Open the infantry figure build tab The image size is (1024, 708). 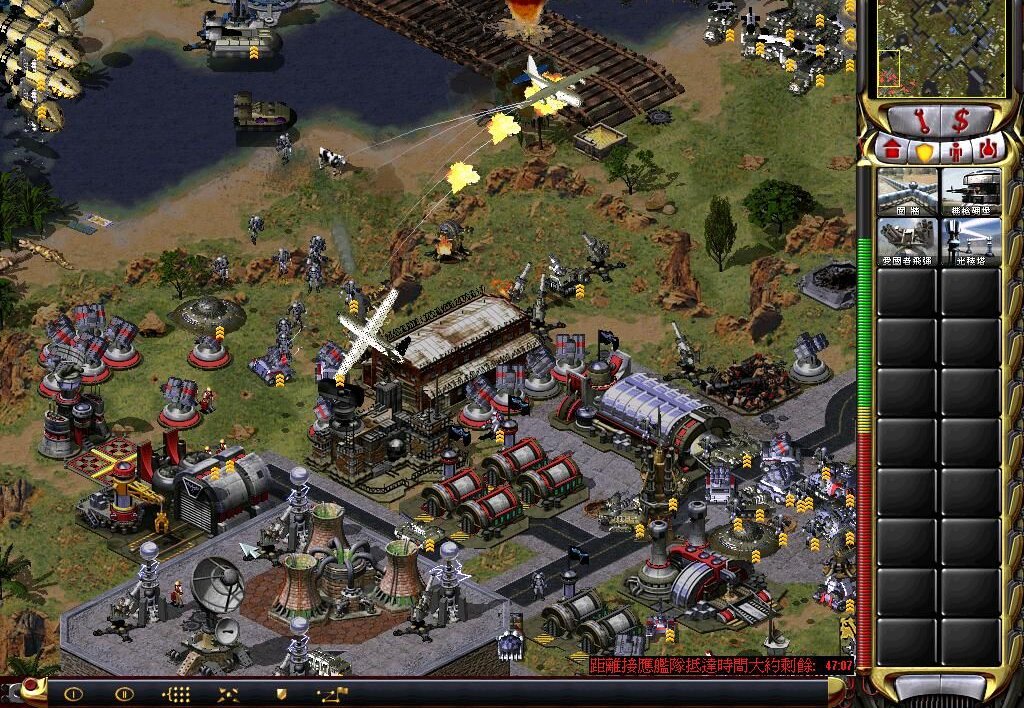coord(957,151)
